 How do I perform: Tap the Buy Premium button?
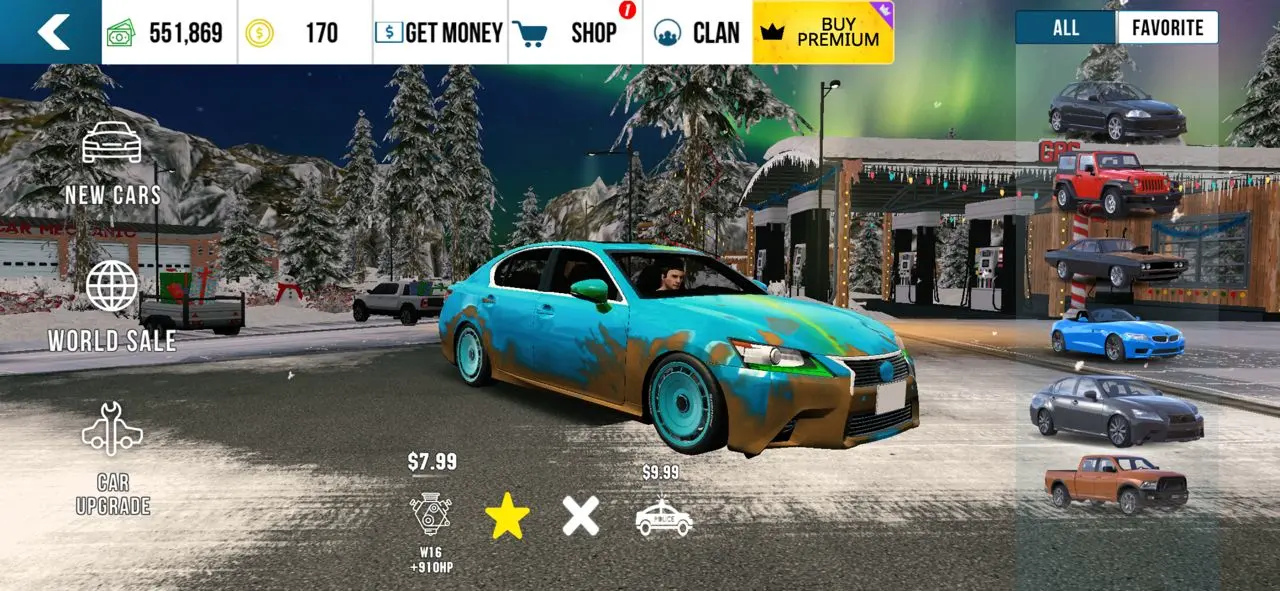coord(822,32)
